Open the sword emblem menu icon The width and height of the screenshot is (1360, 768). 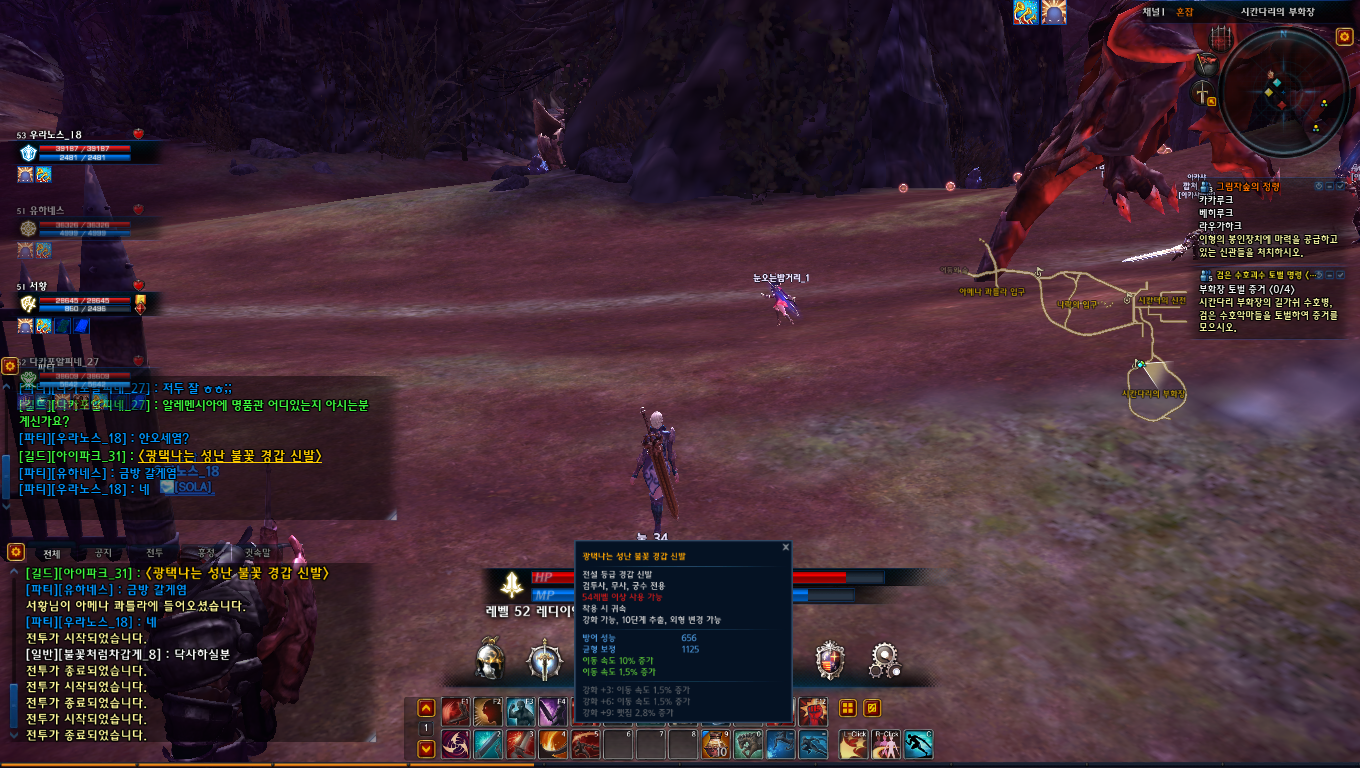545,660
